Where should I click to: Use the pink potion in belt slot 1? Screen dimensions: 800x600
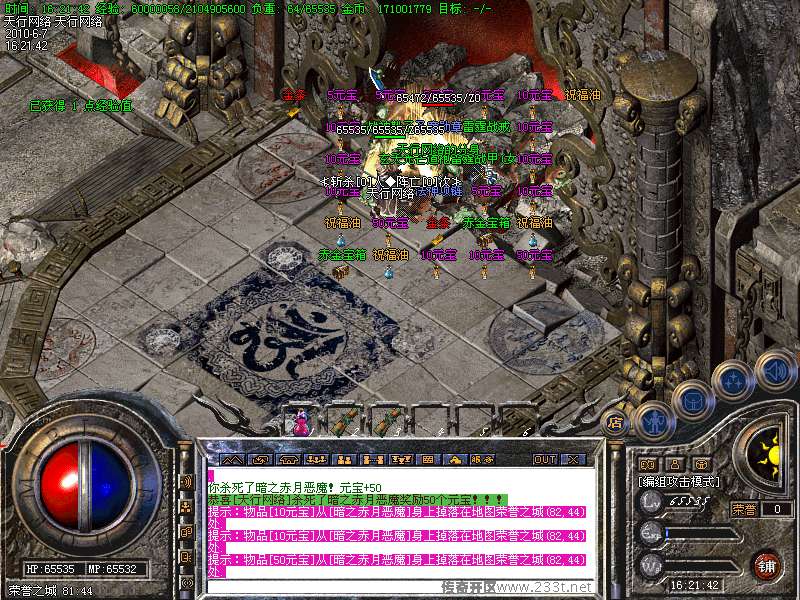[301, 423]
